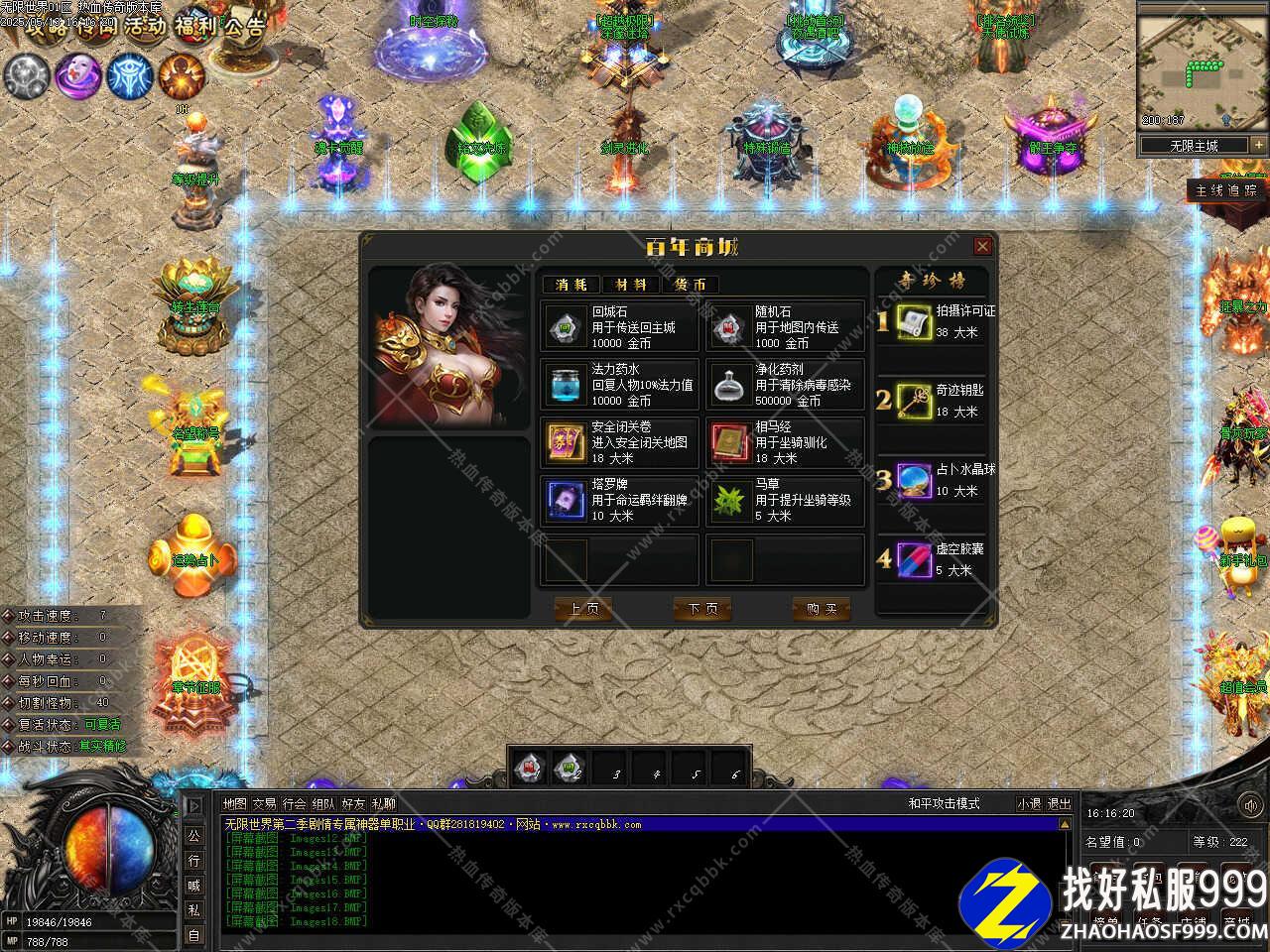1270x952 pixels.
Task: Select the 马草 grass item
Action: pyautogui.click(x=785, y=500)
